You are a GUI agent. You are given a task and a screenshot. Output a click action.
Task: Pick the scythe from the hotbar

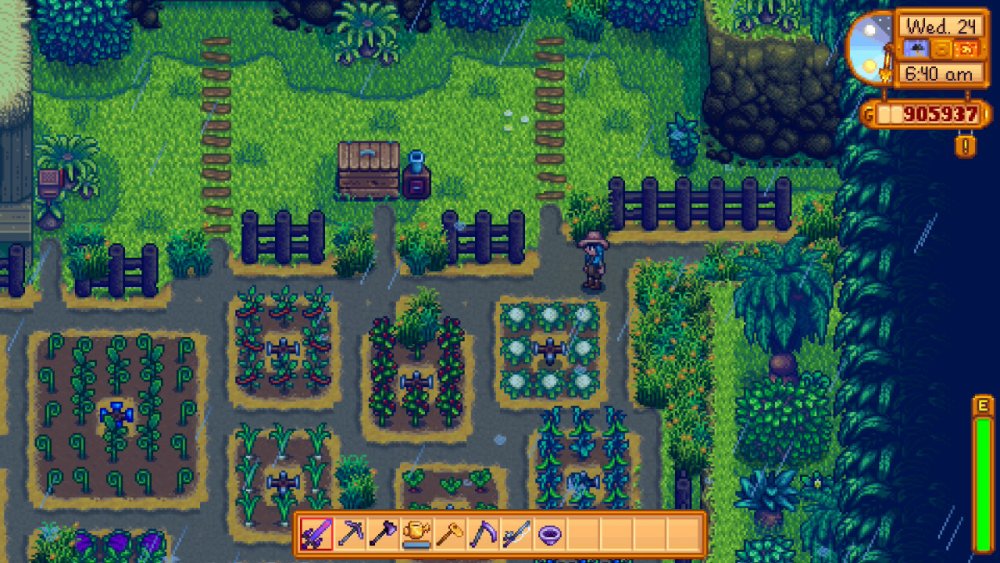pos(482,534)
